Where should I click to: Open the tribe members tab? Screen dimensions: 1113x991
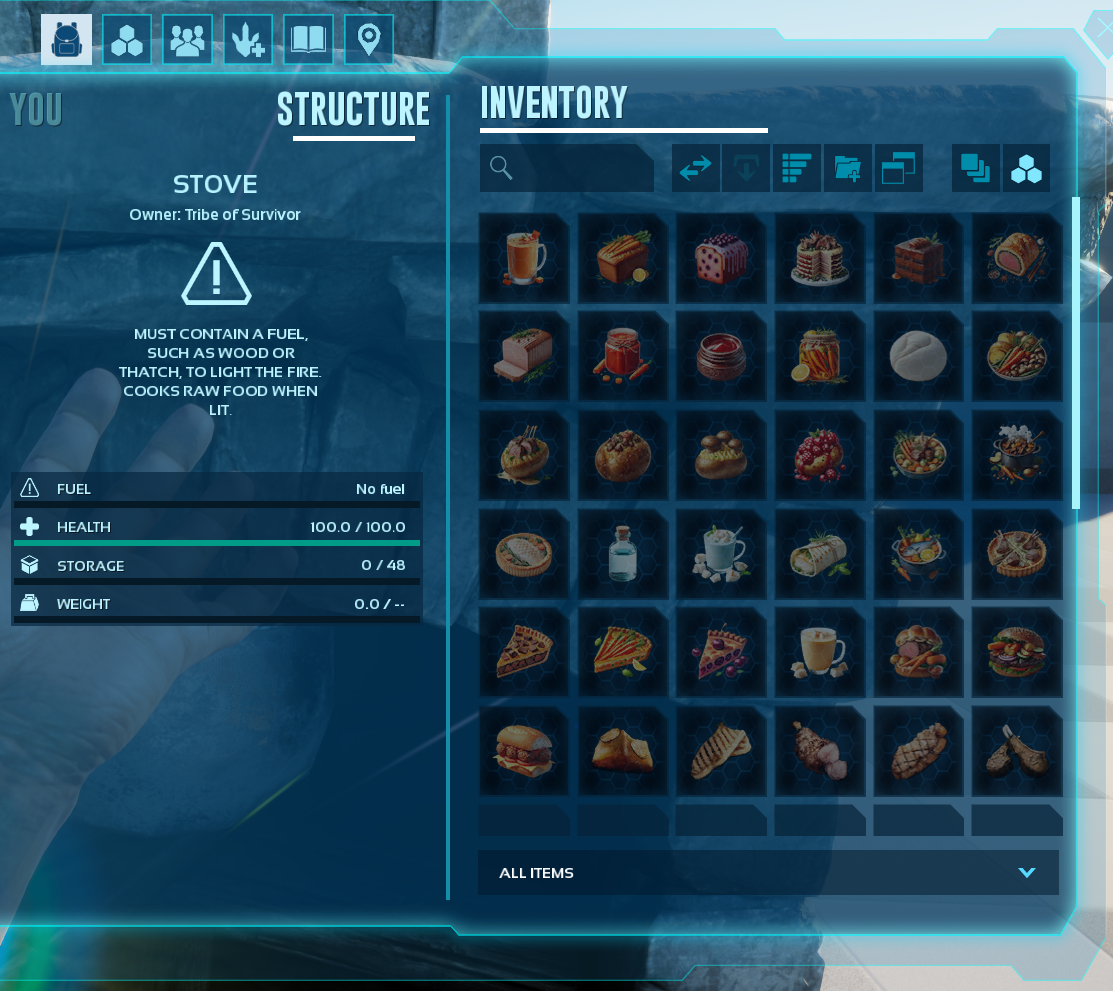[187, 40]
